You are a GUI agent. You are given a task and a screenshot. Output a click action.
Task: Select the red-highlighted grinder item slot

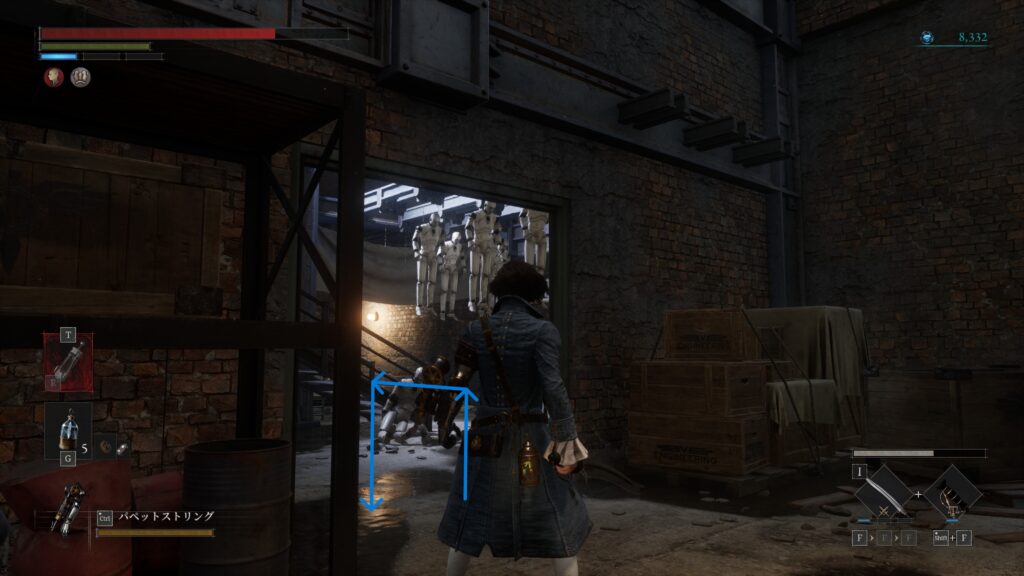[68, 361]
